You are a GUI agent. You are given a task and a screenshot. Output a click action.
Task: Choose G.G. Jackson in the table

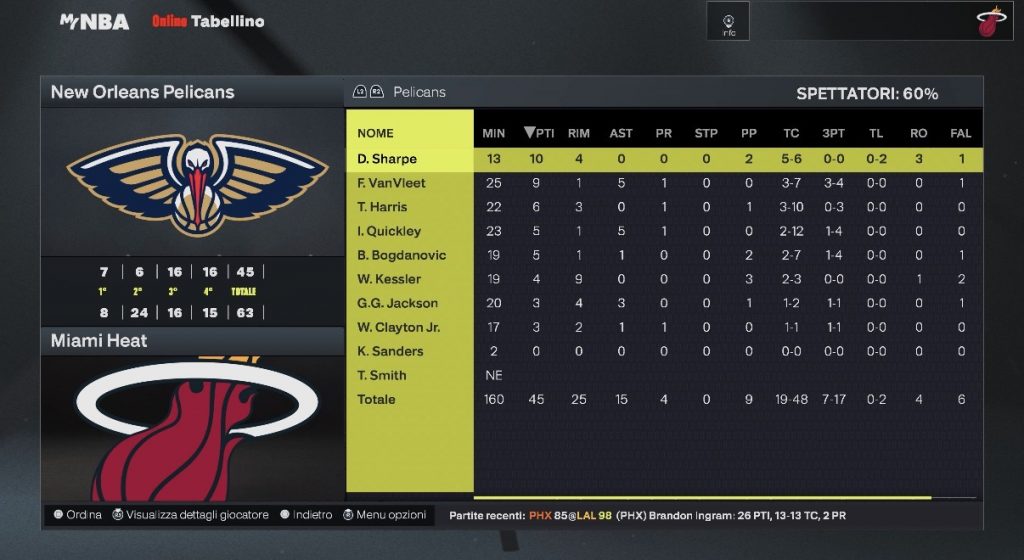397,303
